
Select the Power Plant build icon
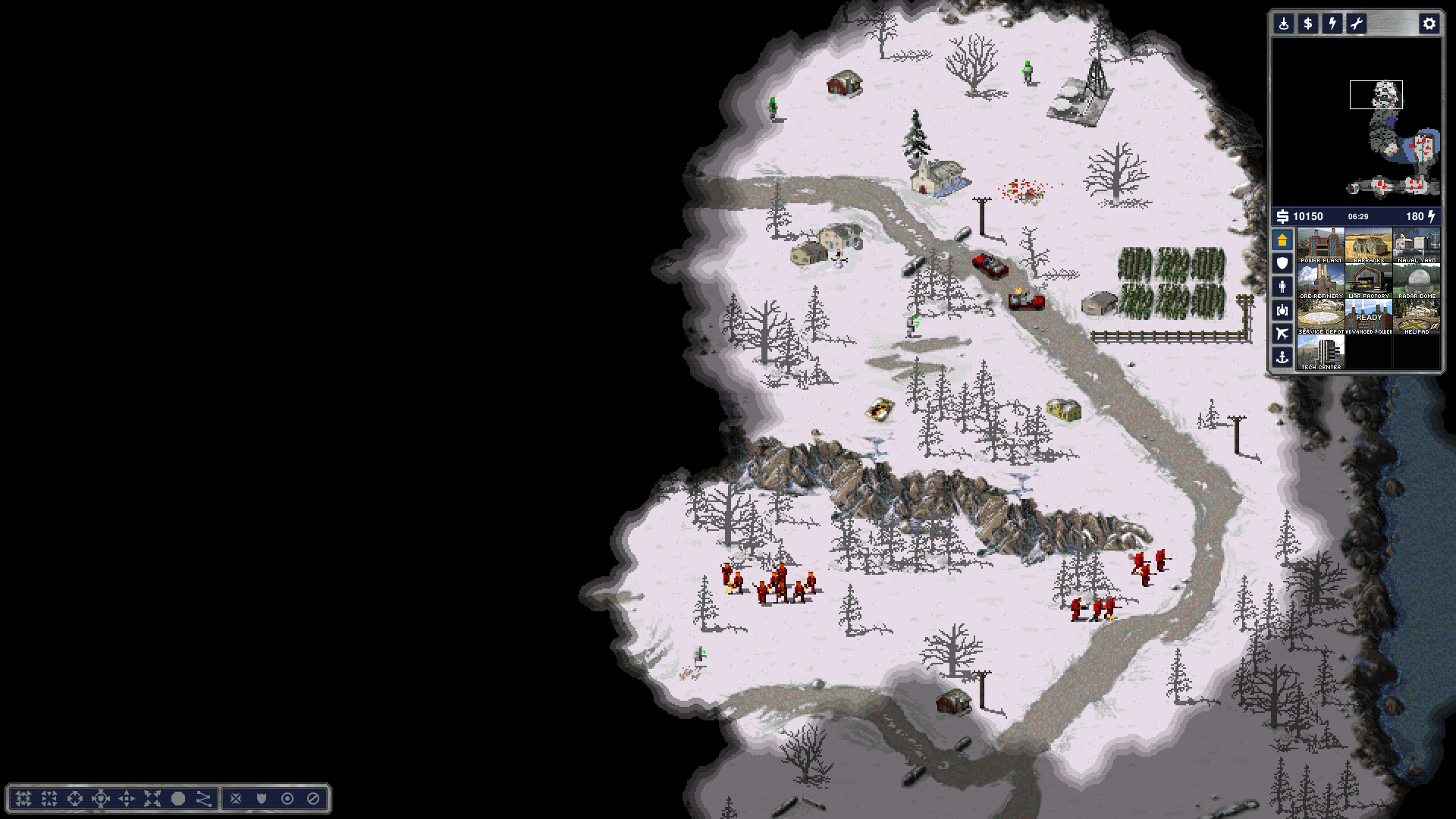[1320, 245]
